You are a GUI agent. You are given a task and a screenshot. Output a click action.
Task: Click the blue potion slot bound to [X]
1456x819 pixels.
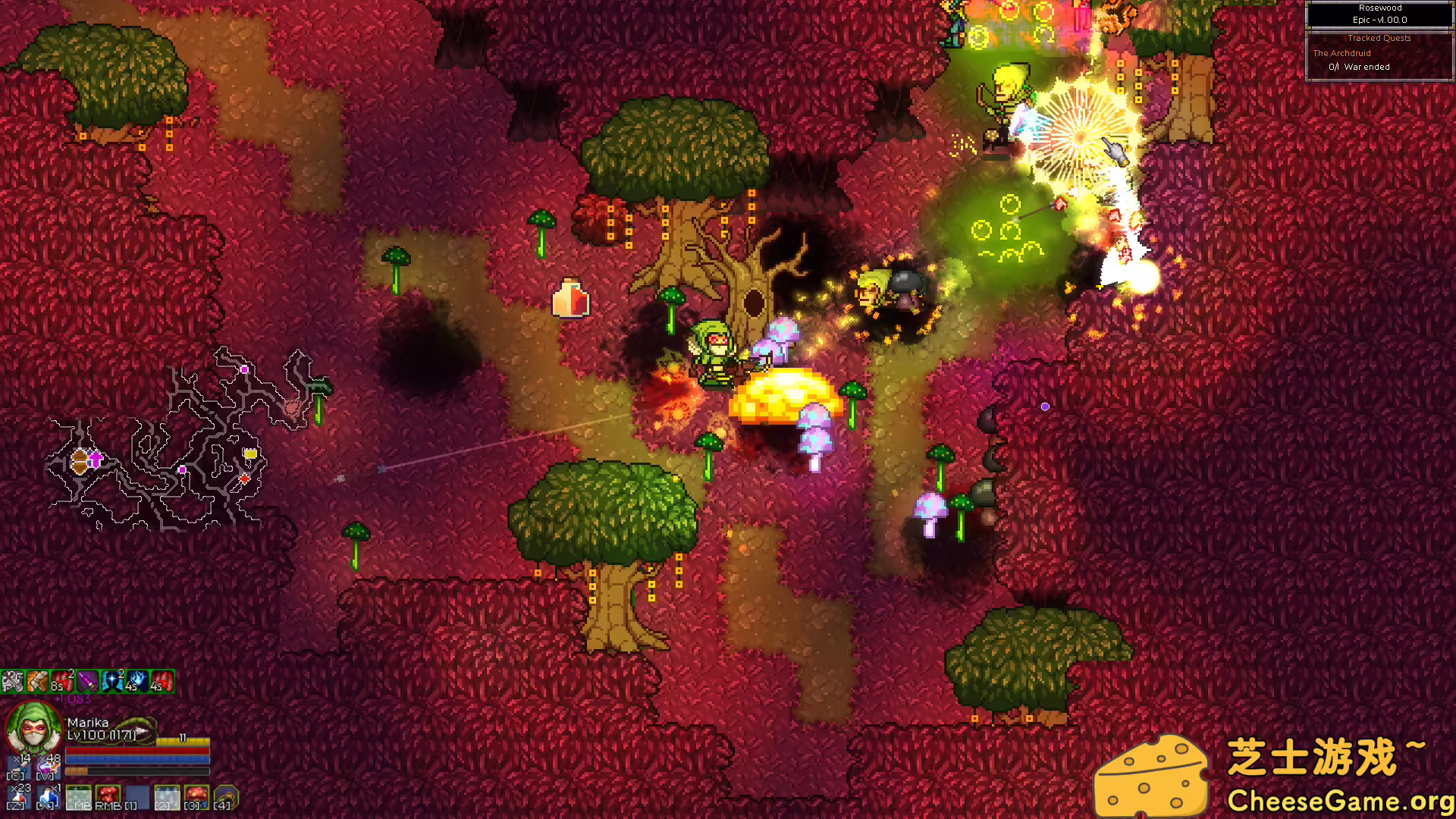pos(48,796)
